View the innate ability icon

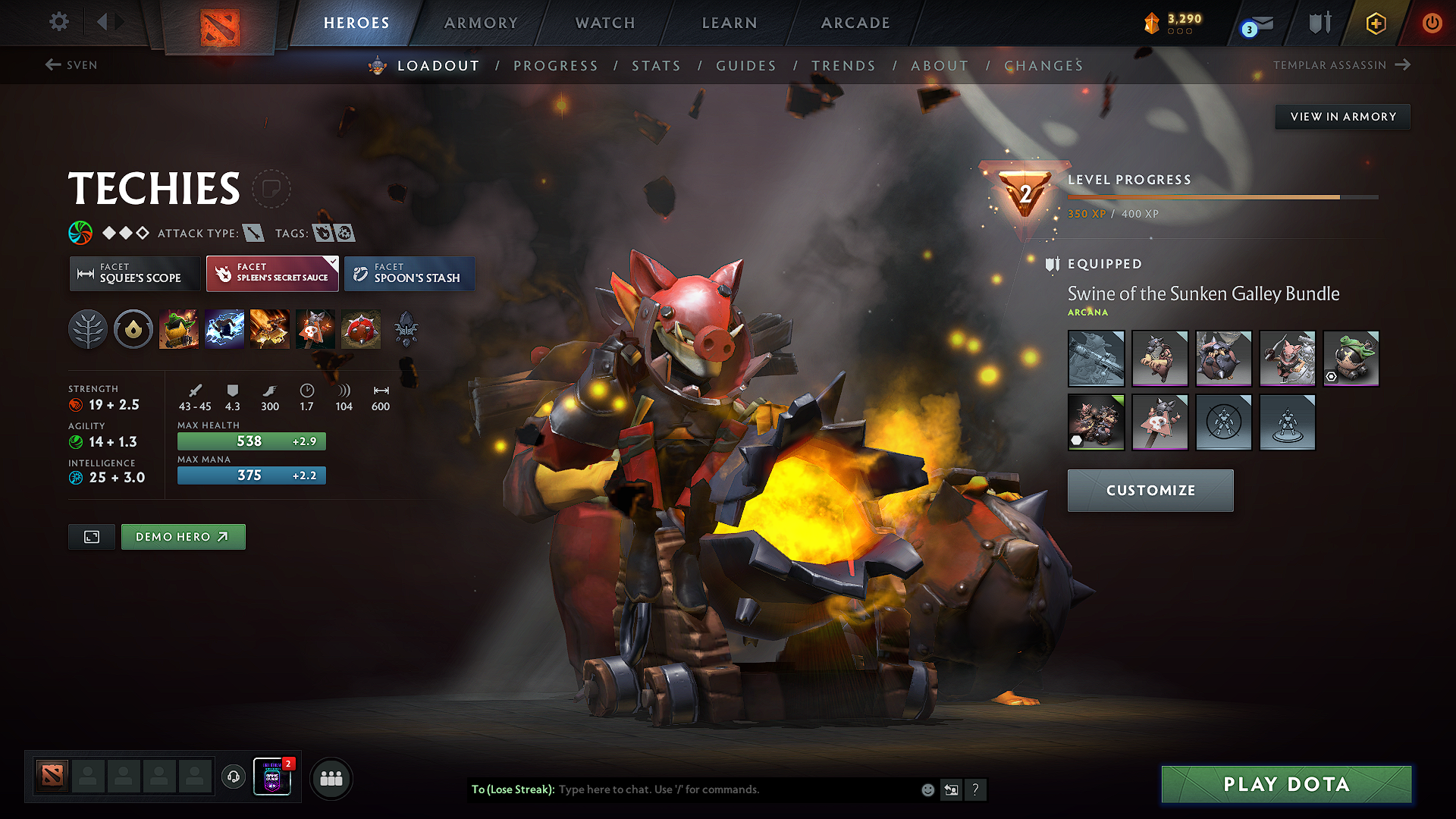point(133,328)
